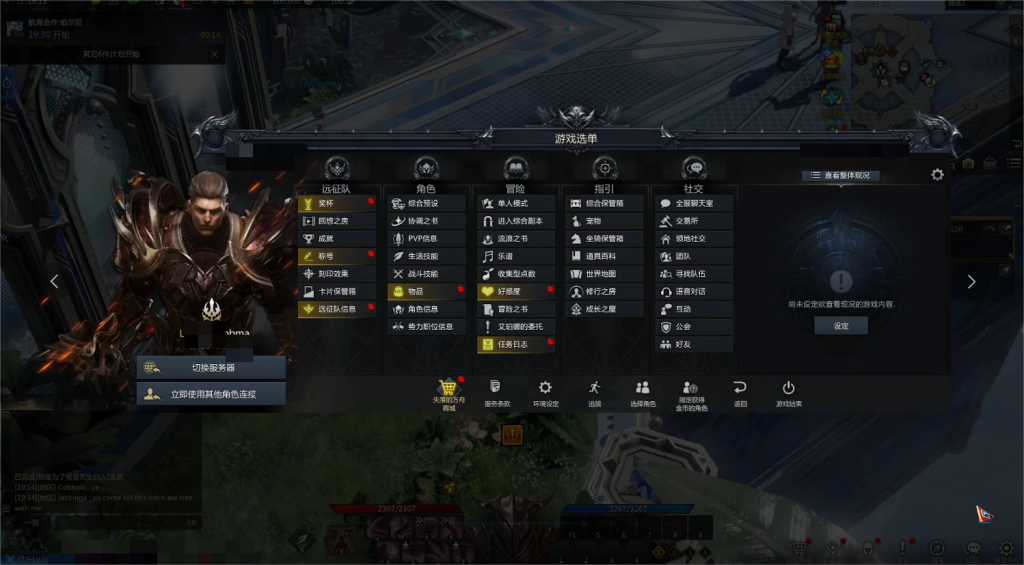Select 单人模式 solo mode
This screenshot has width=1024, height=565.
point(516,203)
